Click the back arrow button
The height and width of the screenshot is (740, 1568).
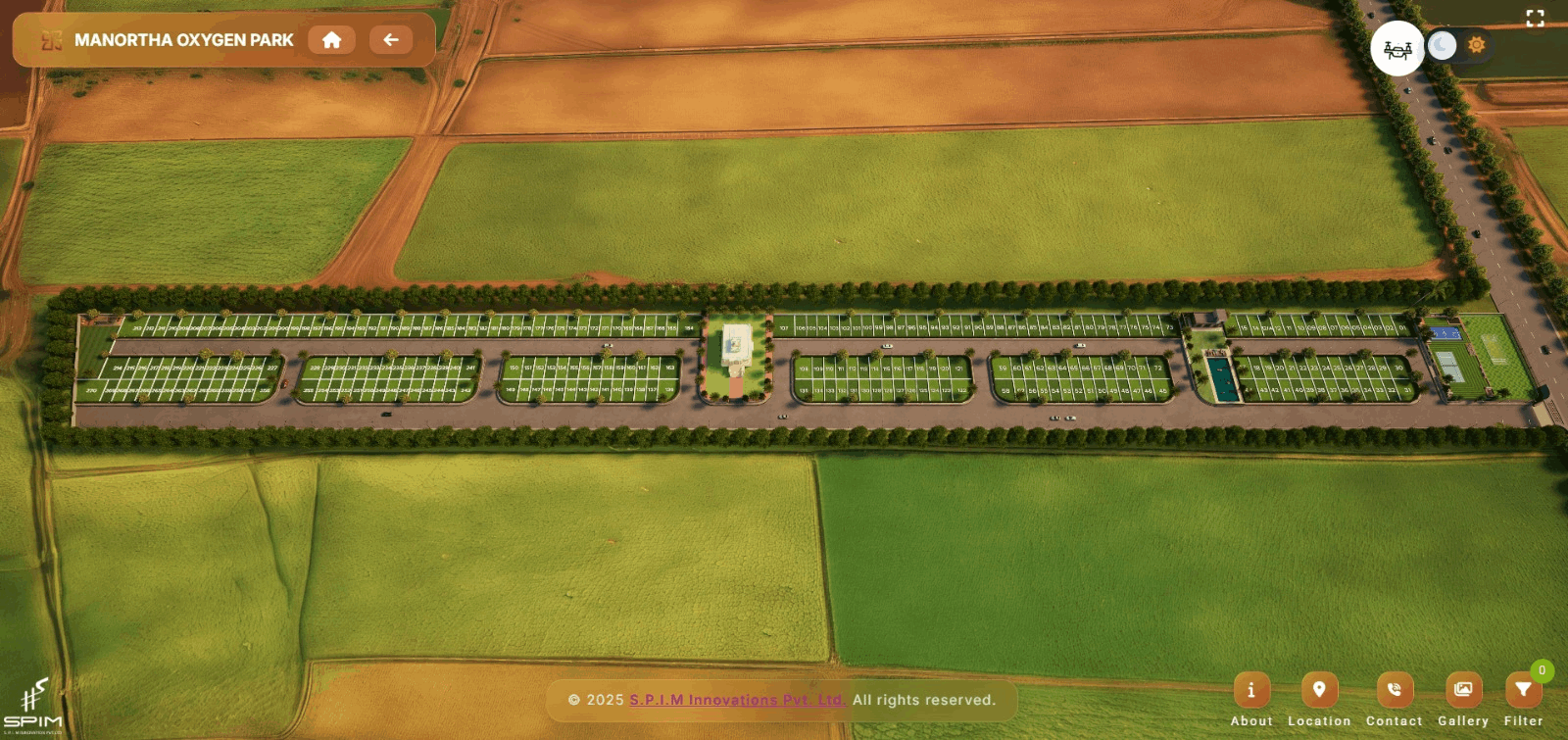390,40
